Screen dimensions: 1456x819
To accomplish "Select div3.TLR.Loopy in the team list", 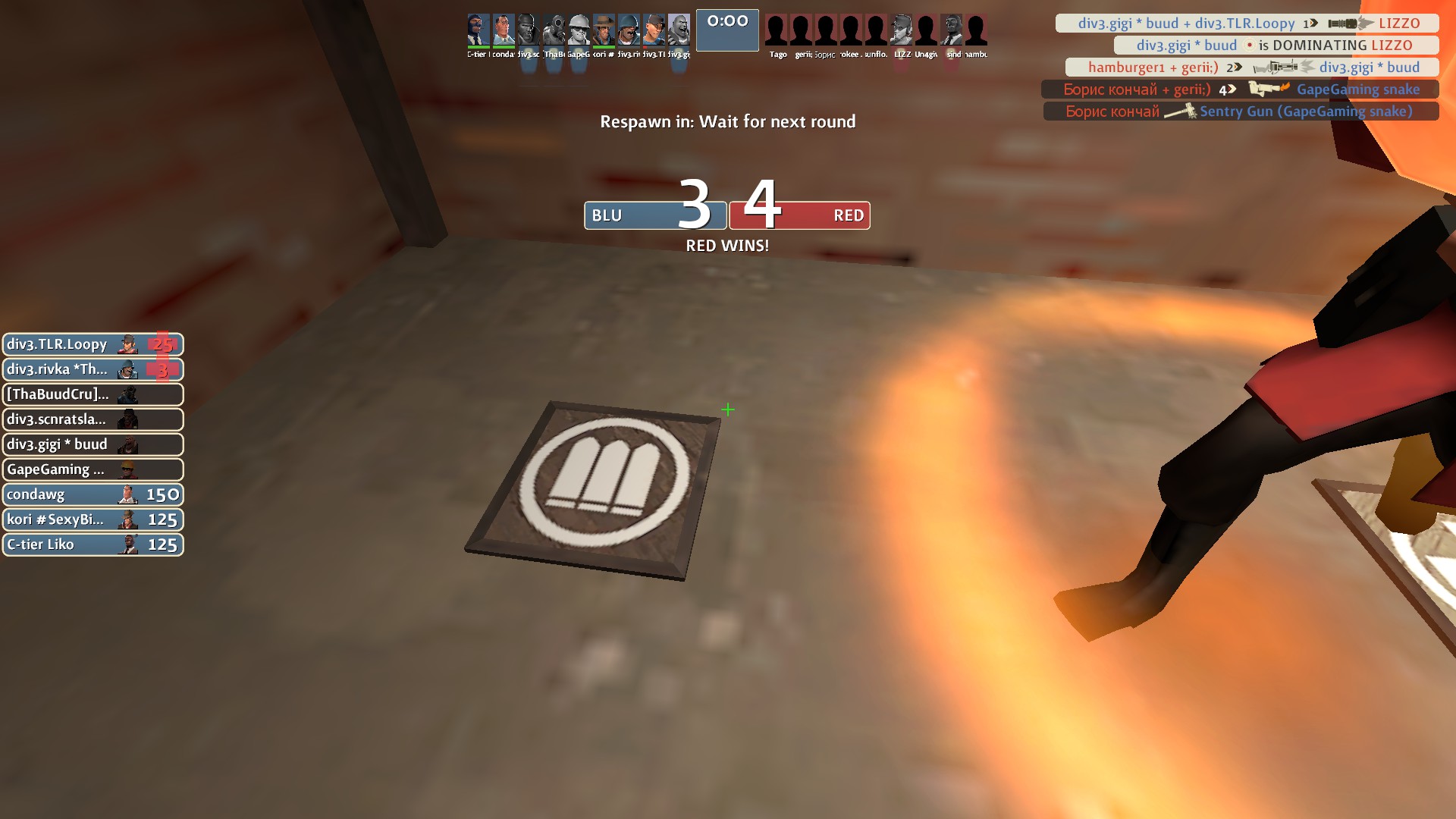I will (x=93, y=344).
